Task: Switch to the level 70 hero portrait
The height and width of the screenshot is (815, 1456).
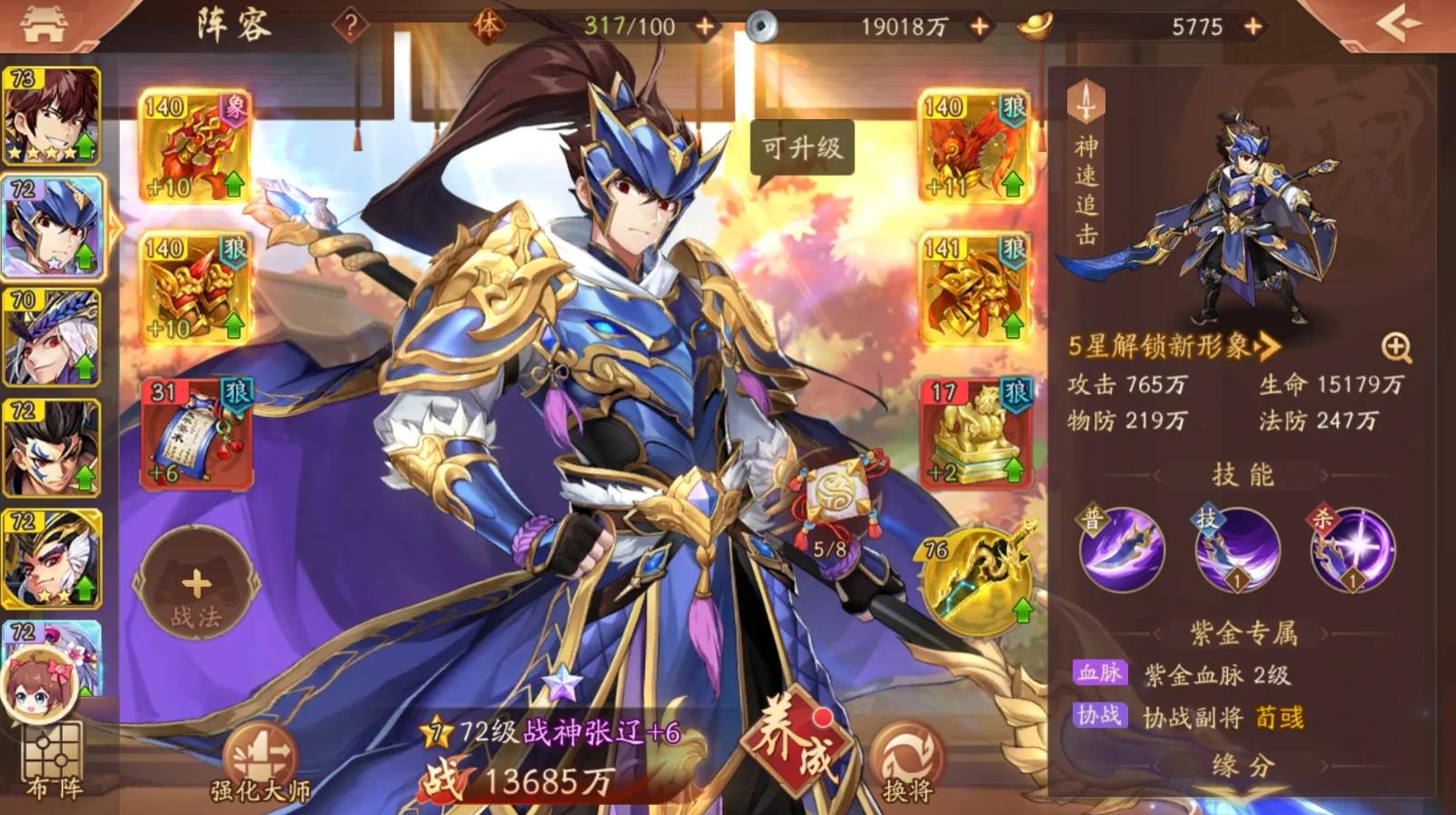Action: (x=52, y=334)
